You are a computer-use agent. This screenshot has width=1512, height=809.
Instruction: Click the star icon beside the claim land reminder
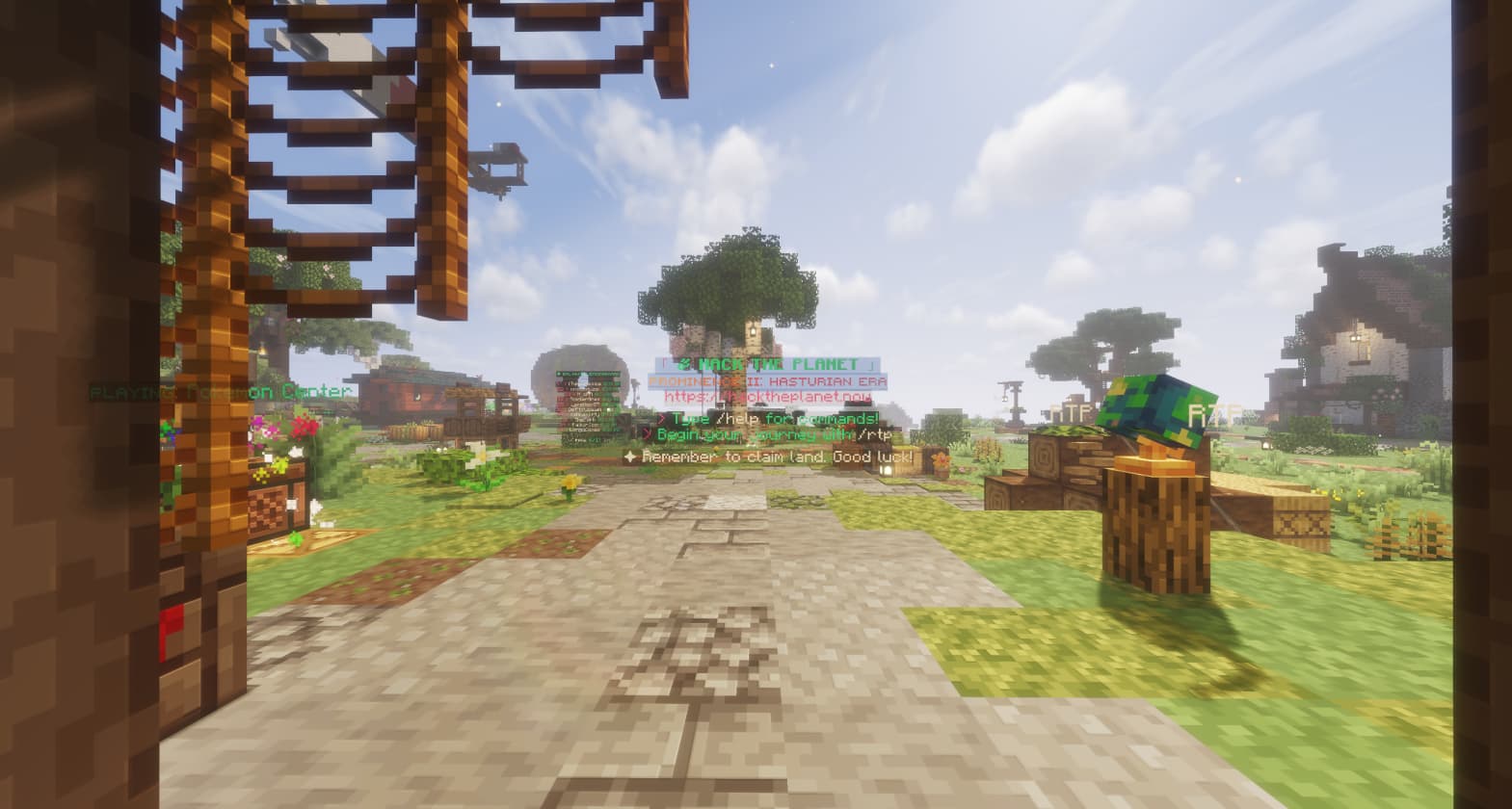click(630, 455)
